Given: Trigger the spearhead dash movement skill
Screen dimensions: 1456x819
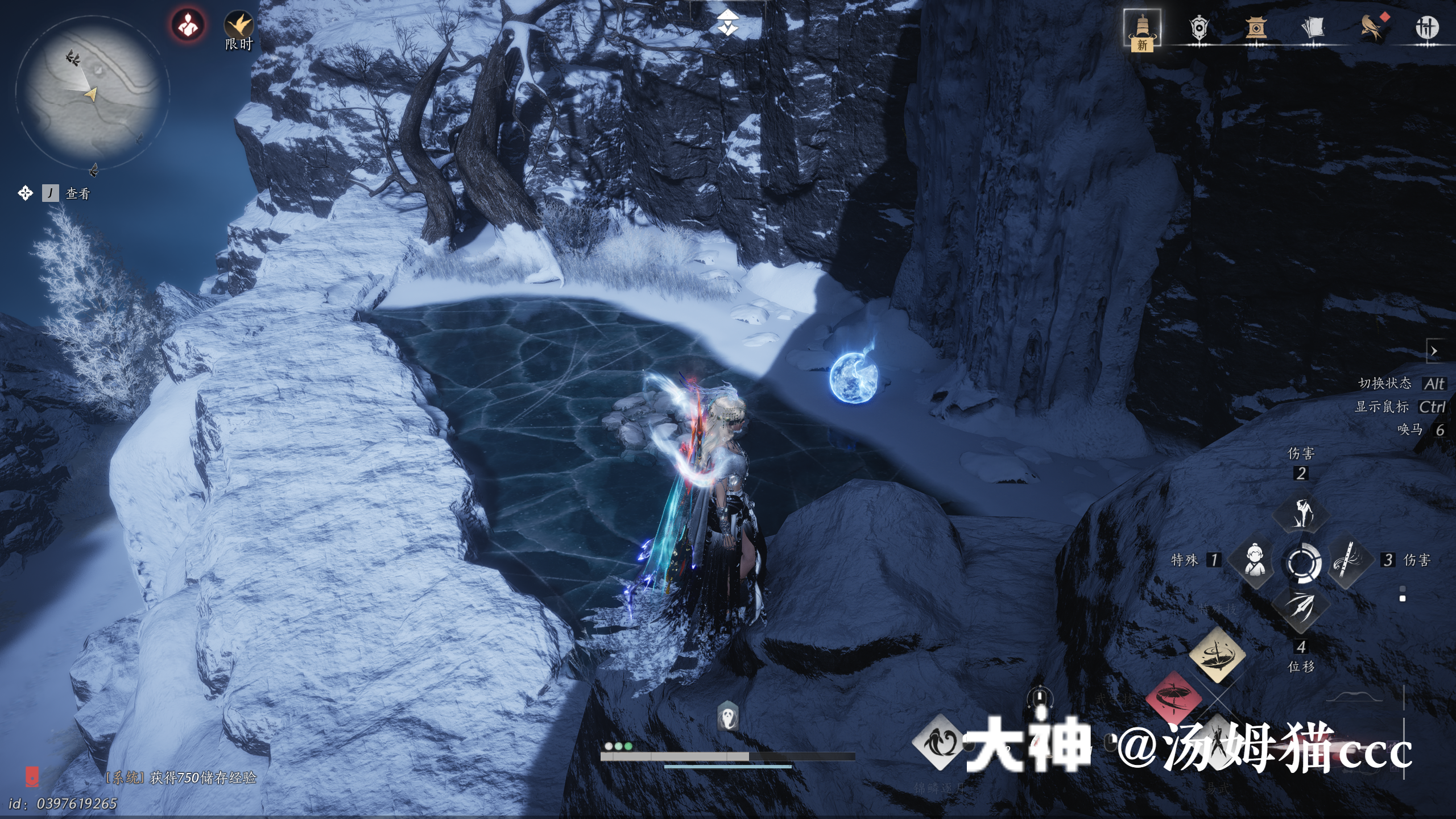Looking at the screenshot, I should click(1301, 607).
